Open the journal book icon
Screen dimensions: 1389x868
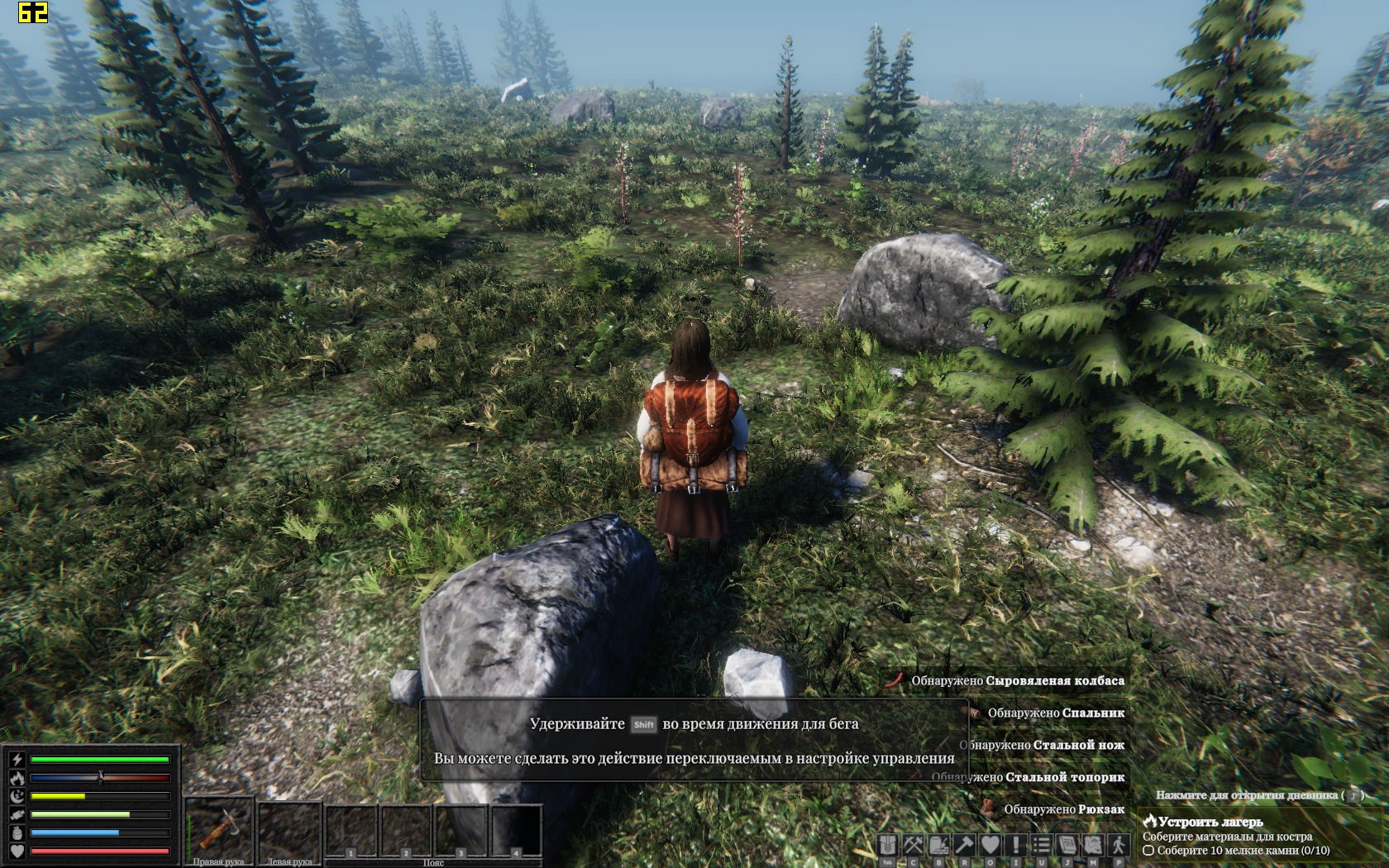pos(1067,845)
